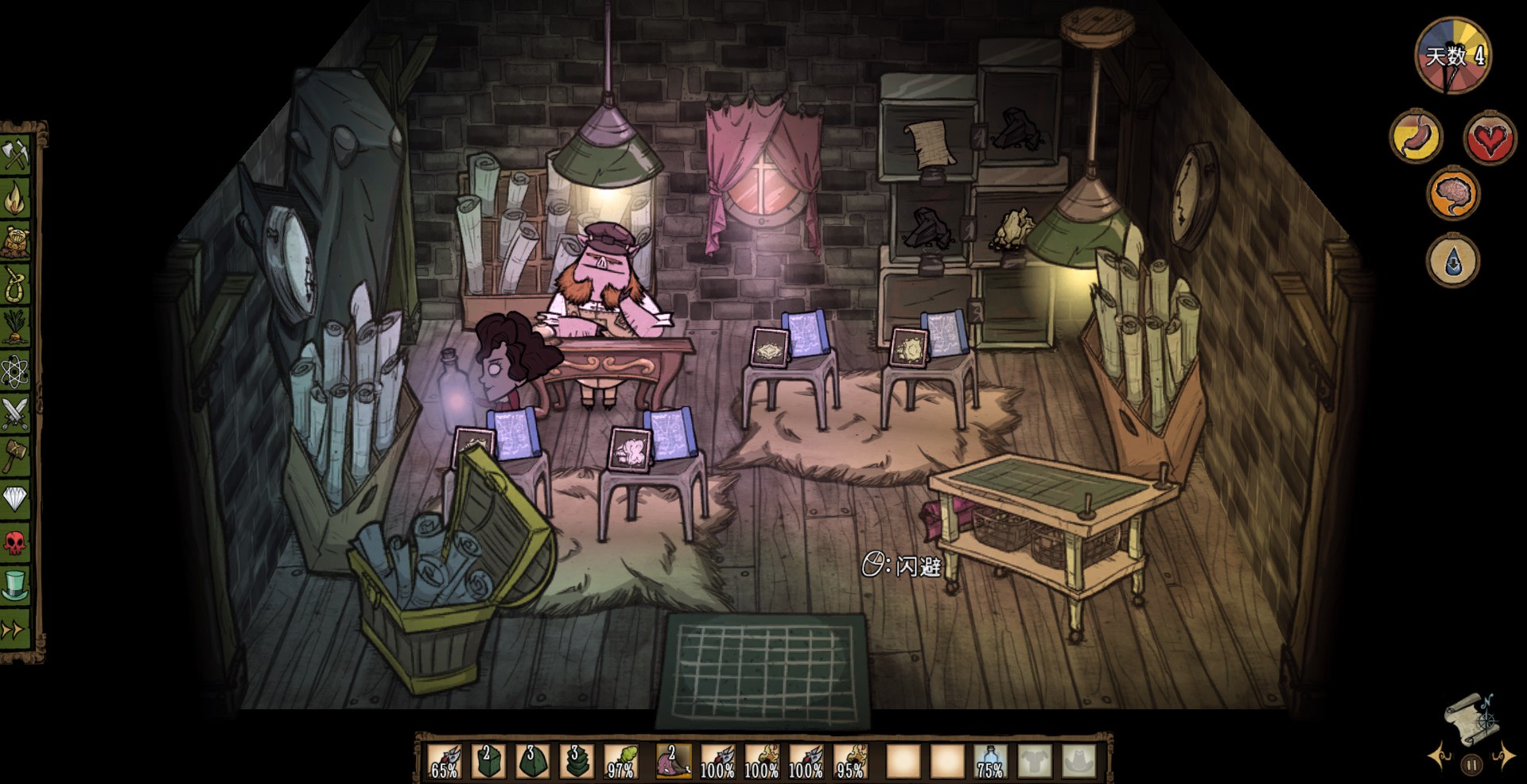Select the 97% green item inventory slot
Screen dimensions: 1527x784
pos(621,762)
